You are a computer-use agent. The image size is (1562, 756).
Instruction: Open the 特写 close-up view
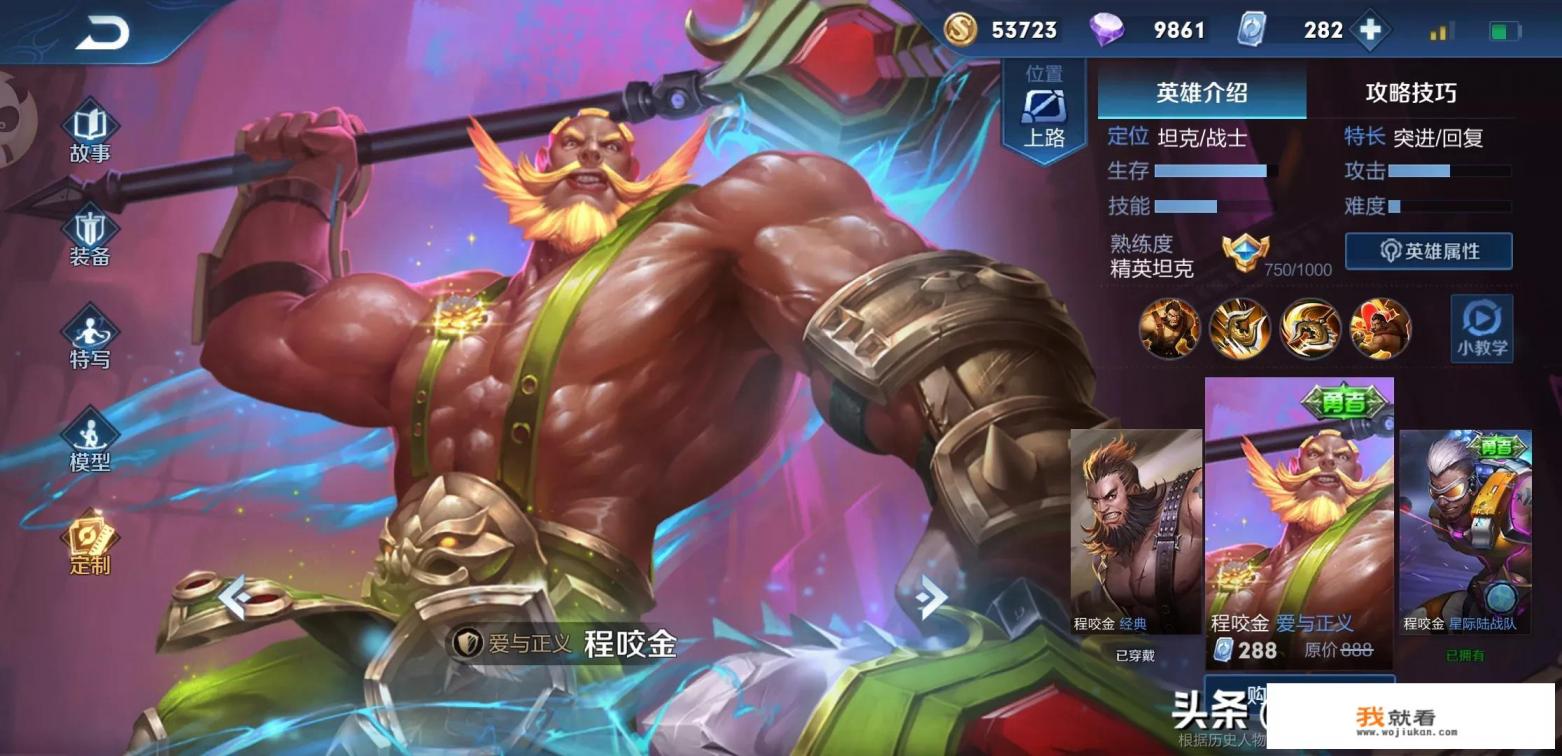click(x=90, y=340)
